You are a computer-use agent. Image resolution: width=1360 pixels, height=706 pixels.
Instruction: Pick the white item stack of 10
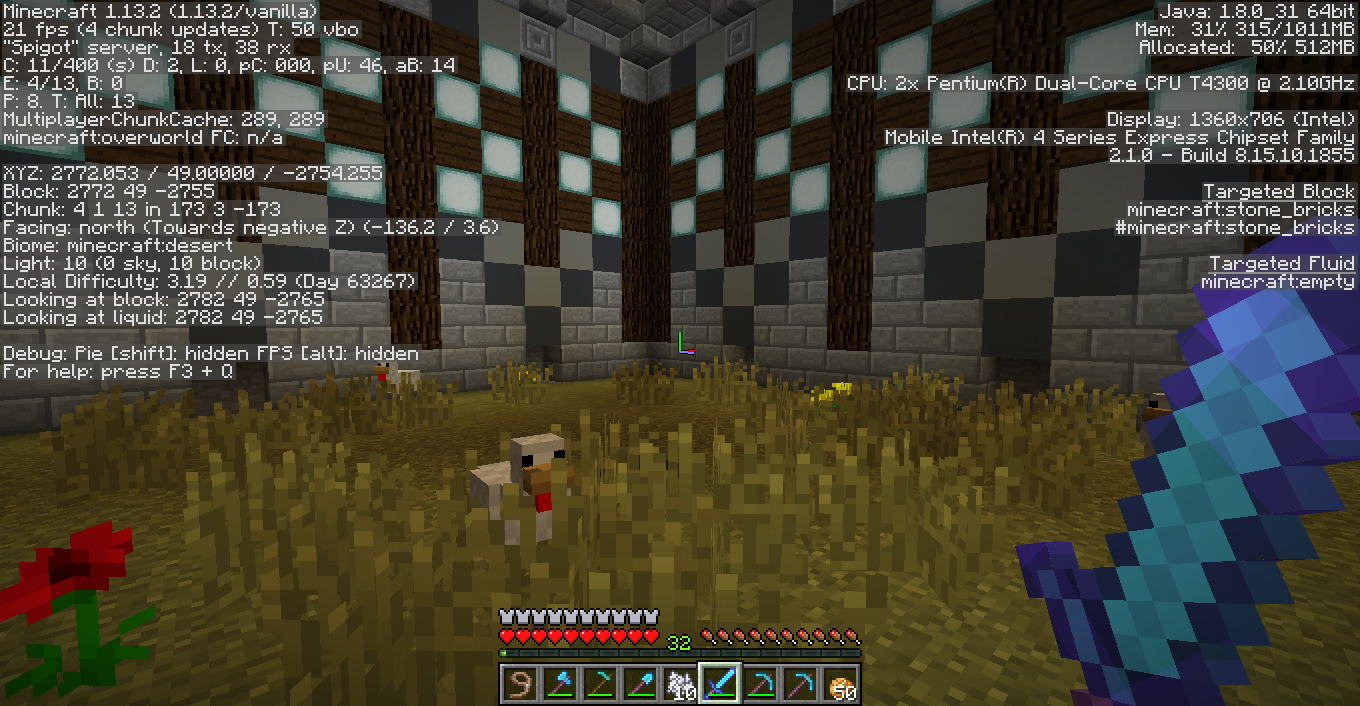680,684
